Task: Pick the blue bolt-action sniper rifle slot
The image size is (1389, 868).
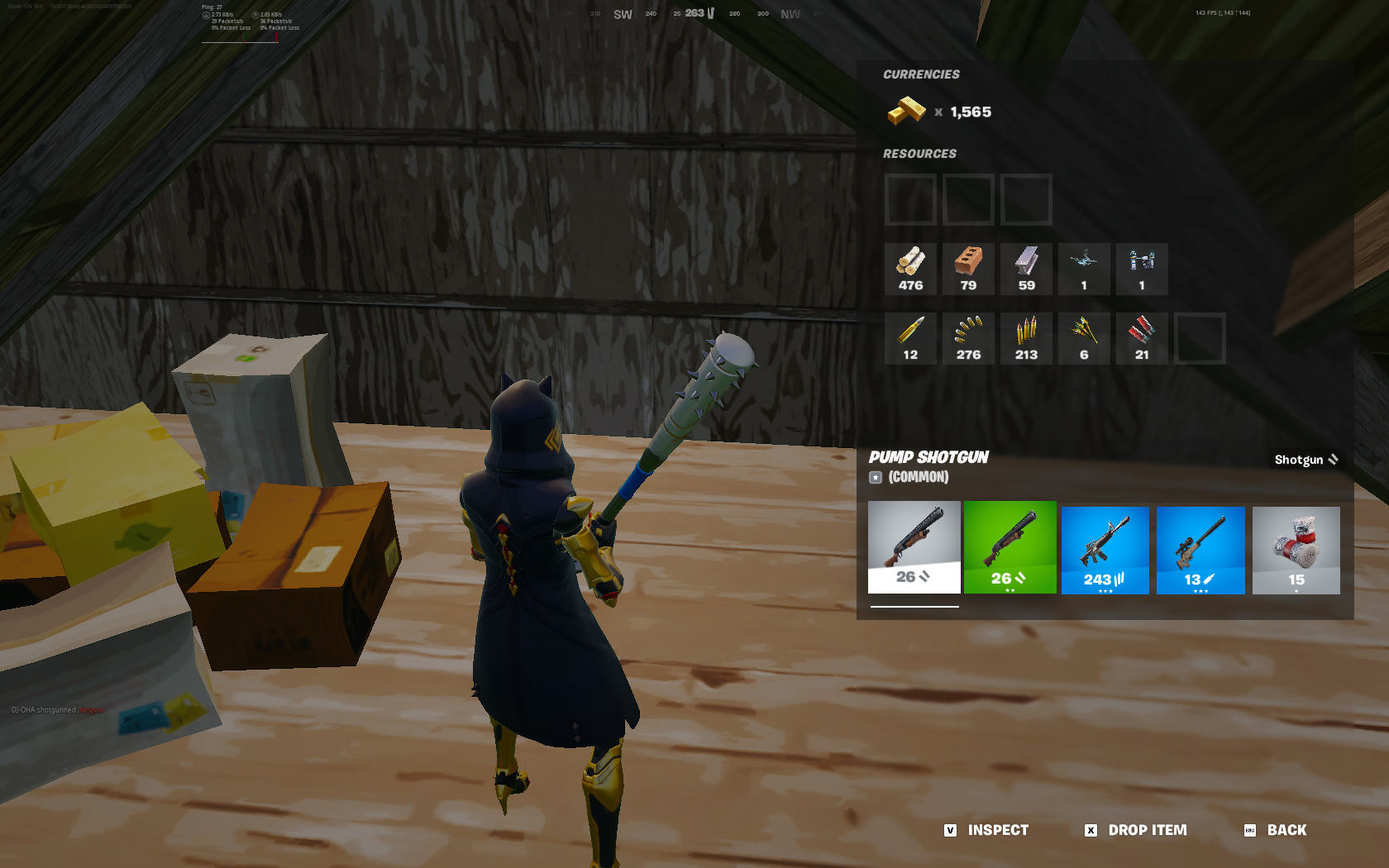Action: pyautogui.click(x=1200, y=550)
